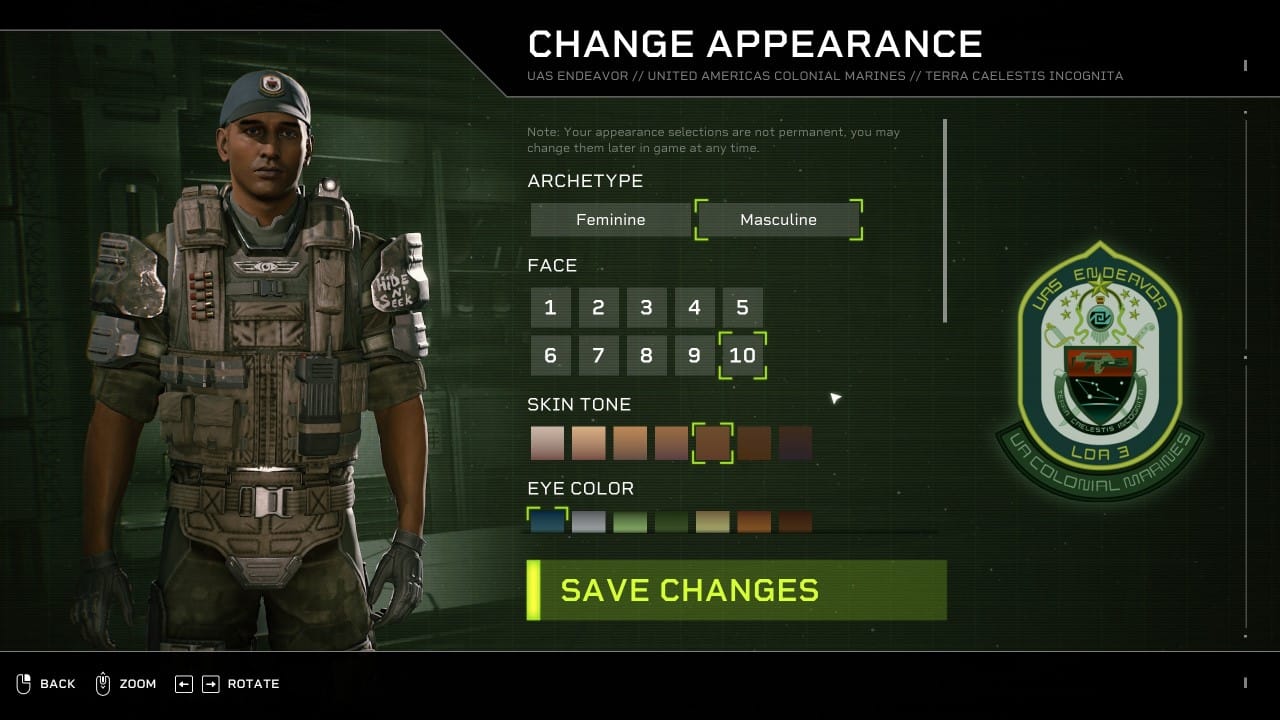Choose face number 5
This screenshot has height=720, width=1280.
click(742, 308)
